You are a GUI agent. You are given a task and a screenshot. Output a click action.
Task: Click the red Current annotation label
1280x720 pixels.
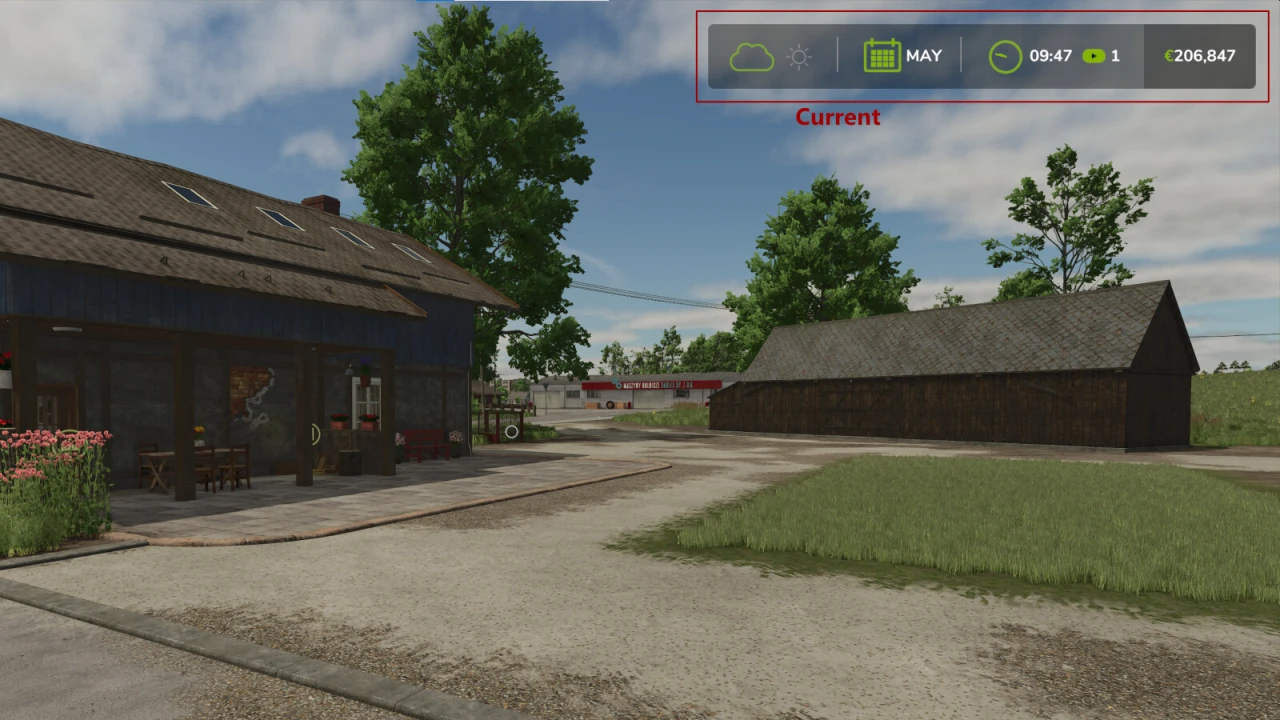point(838,117)
